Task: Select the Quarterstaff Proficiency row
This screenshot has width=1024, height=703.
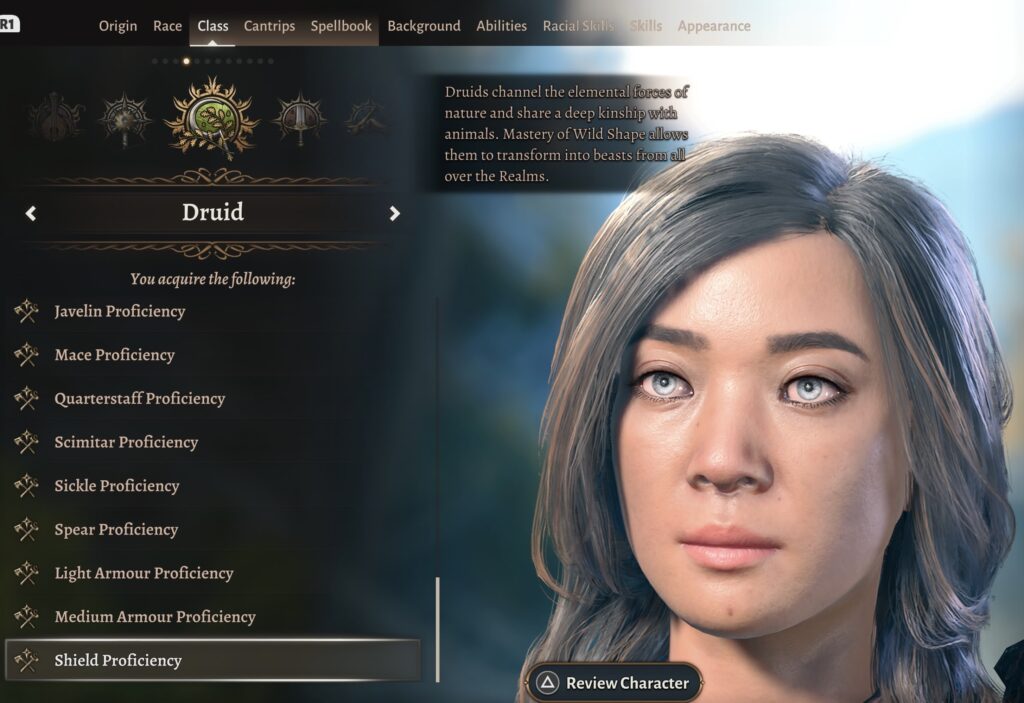Action: click(x=139, y=398)
